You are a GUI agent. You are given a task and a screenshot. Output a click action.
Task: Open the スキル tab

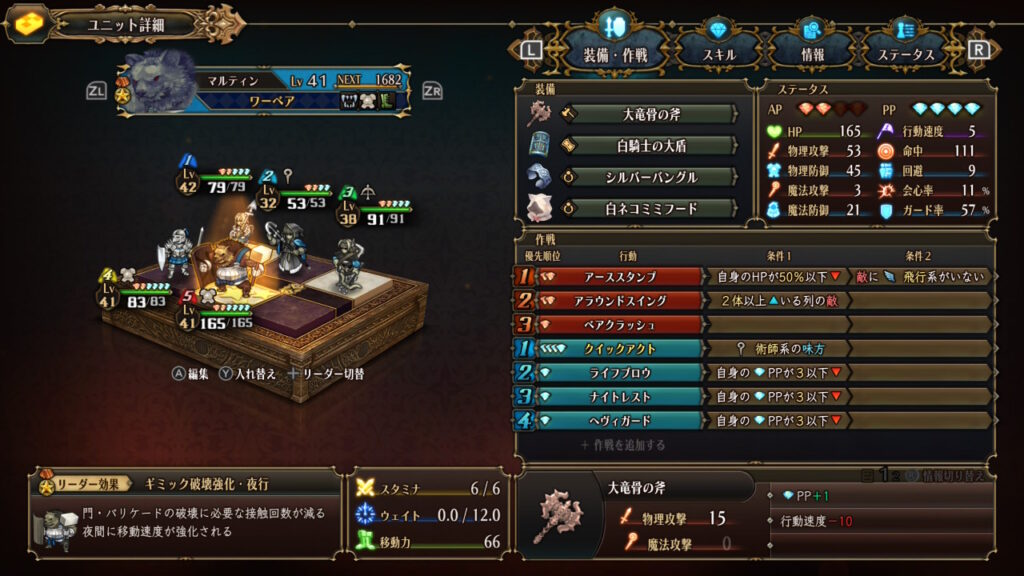pyautogui.click(x=718, y=55)
